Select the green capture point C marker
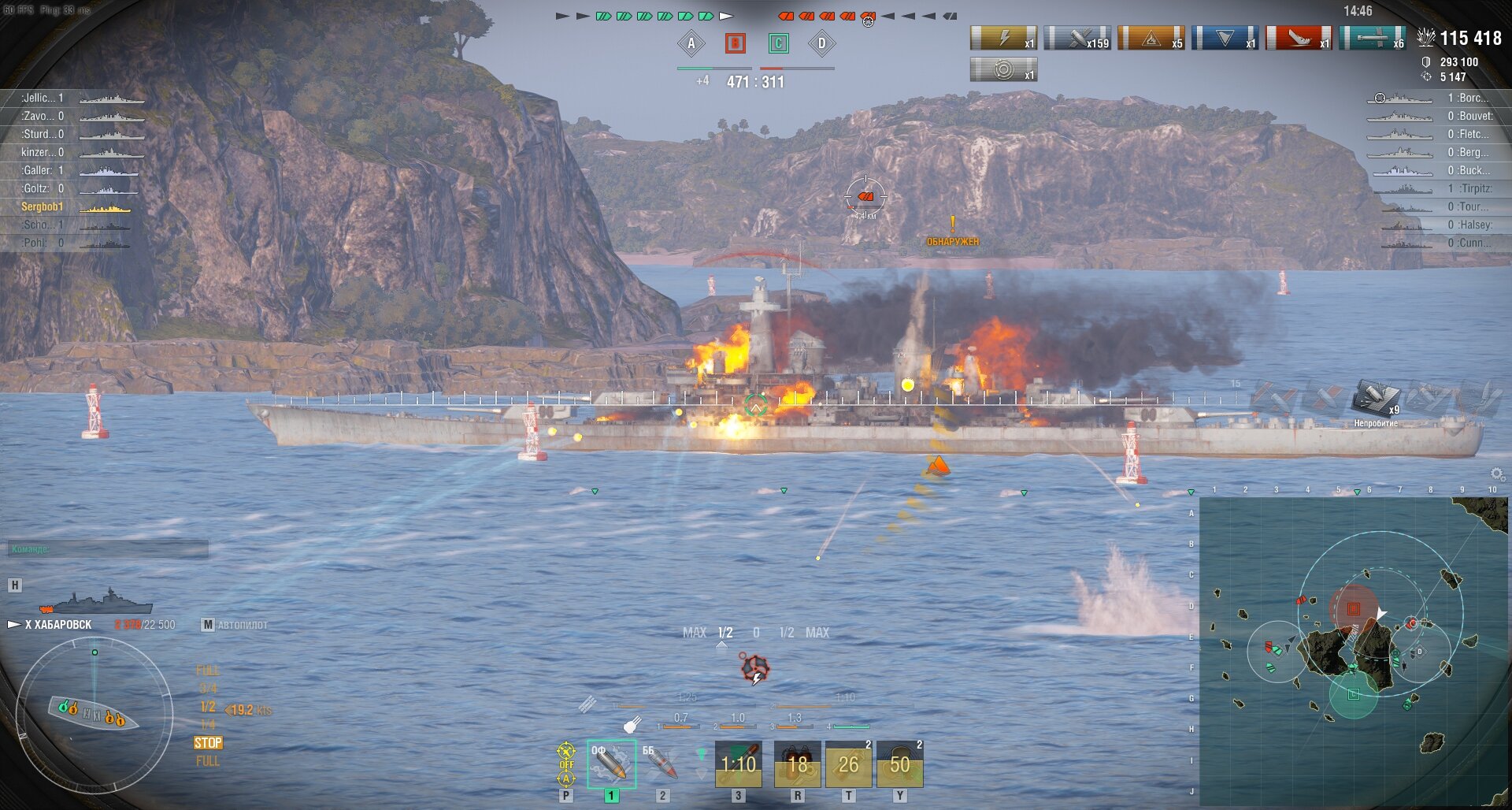 click(778, 43)
